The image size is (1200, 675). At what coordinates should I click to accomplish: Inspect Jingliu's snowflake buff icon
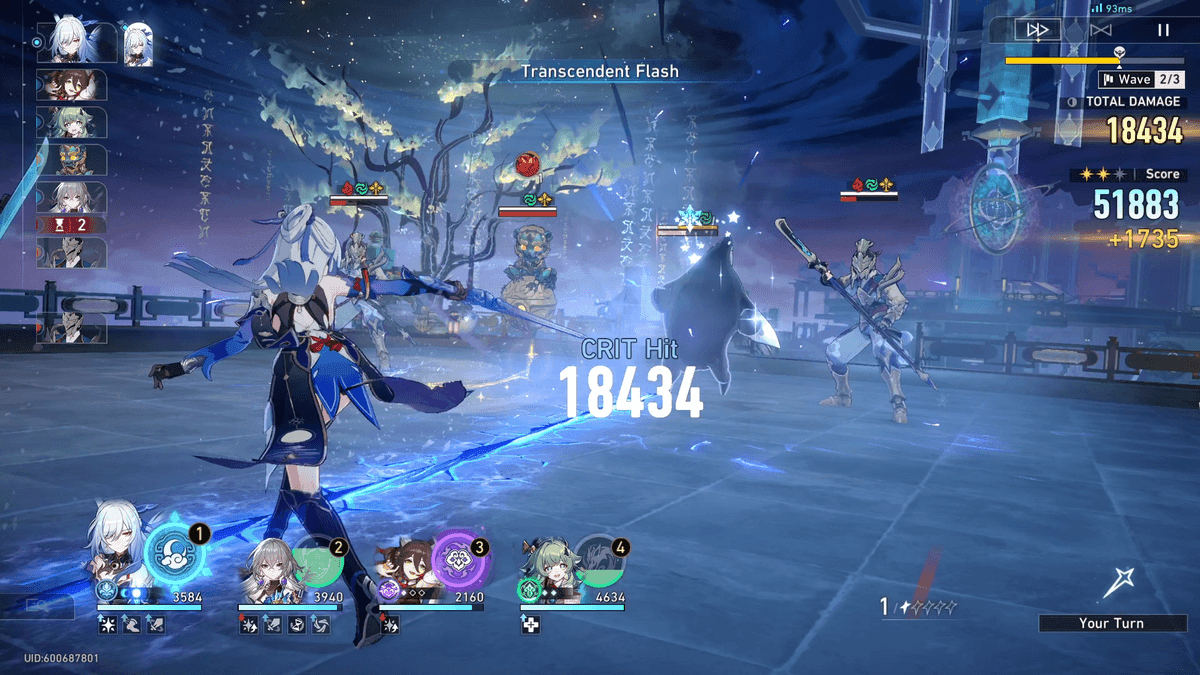pyautogui.click(x=106, y=625)
